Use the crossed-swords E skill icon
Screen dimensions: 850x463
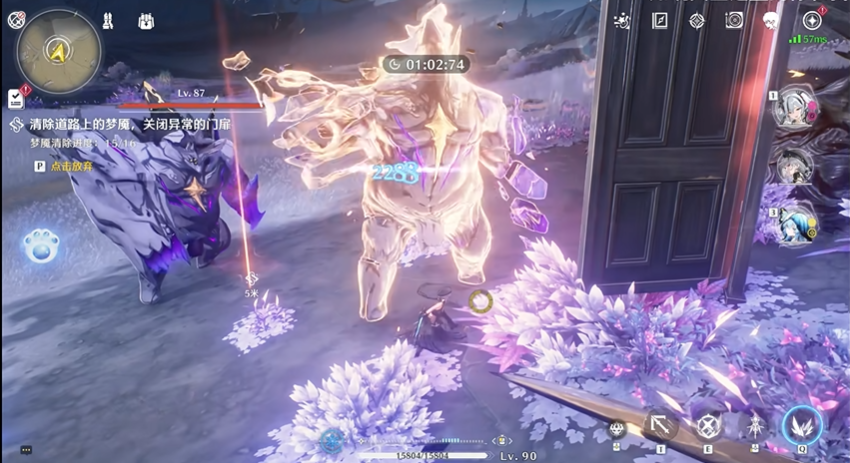pyautogui.click(x=708, y=426)
